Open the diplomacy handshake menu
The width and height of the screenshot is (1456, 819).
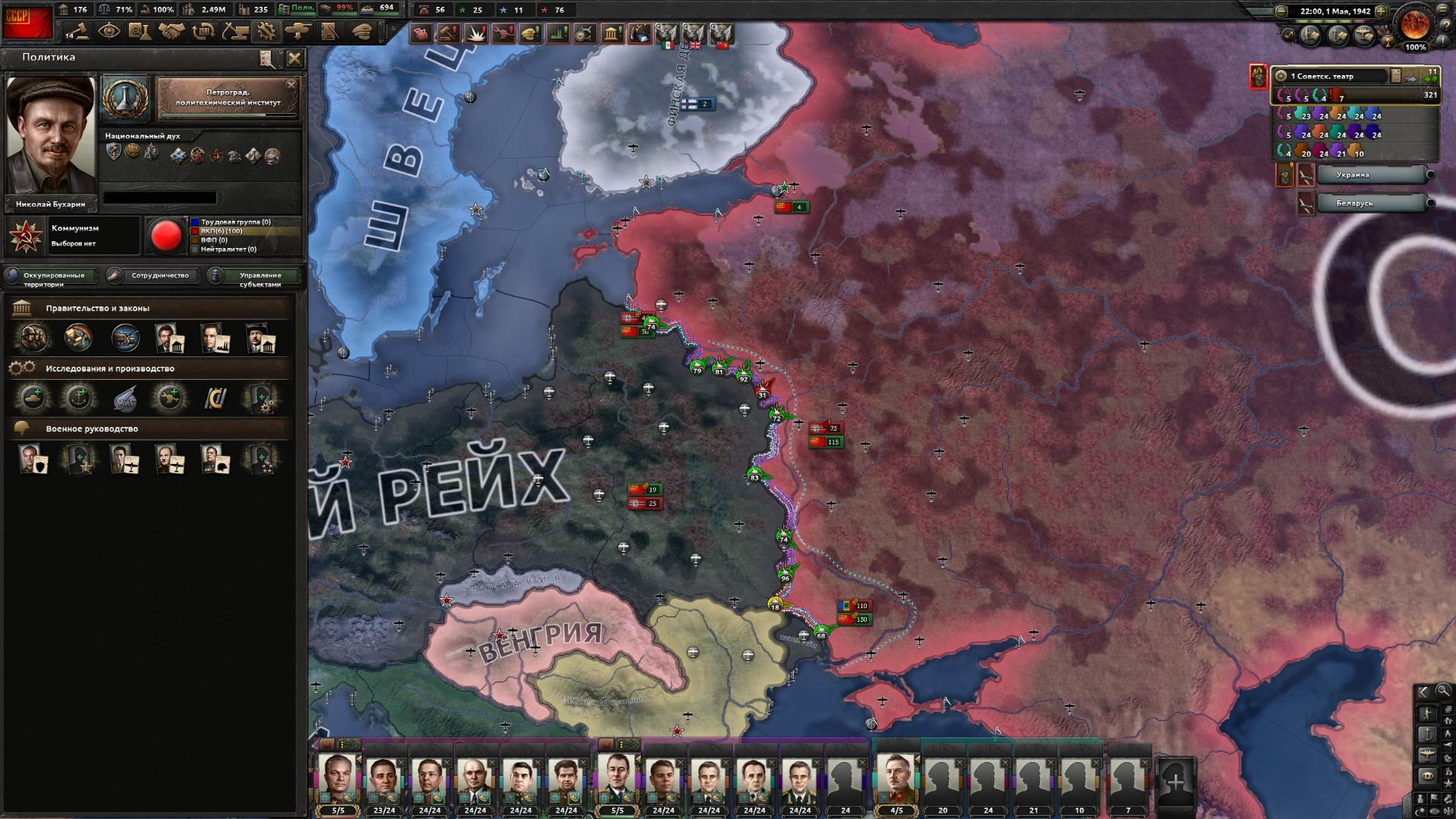pyautogui.click(x=171, y=32)
